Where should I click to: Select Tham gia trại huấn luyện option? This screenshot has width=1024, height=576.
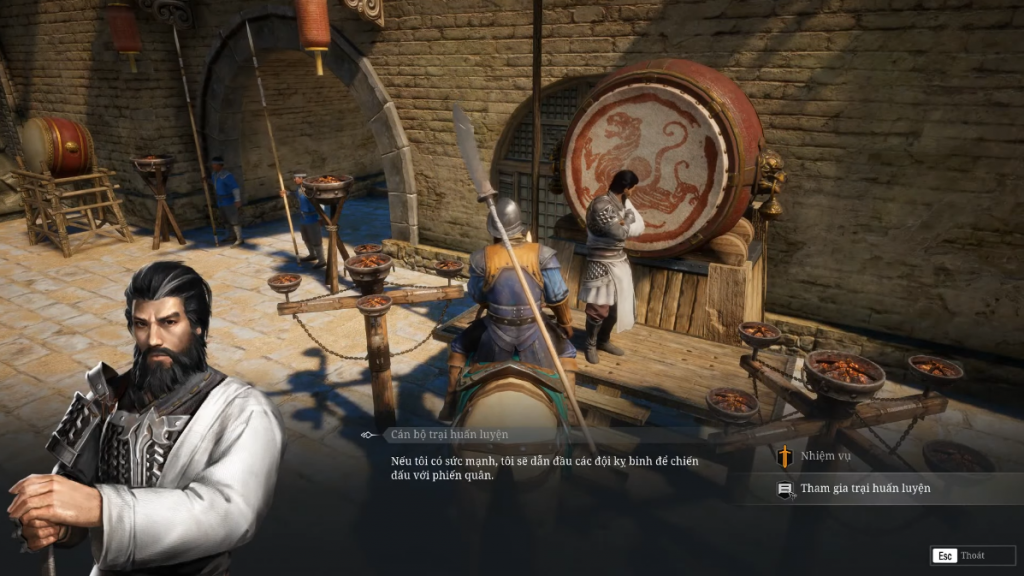865,488
